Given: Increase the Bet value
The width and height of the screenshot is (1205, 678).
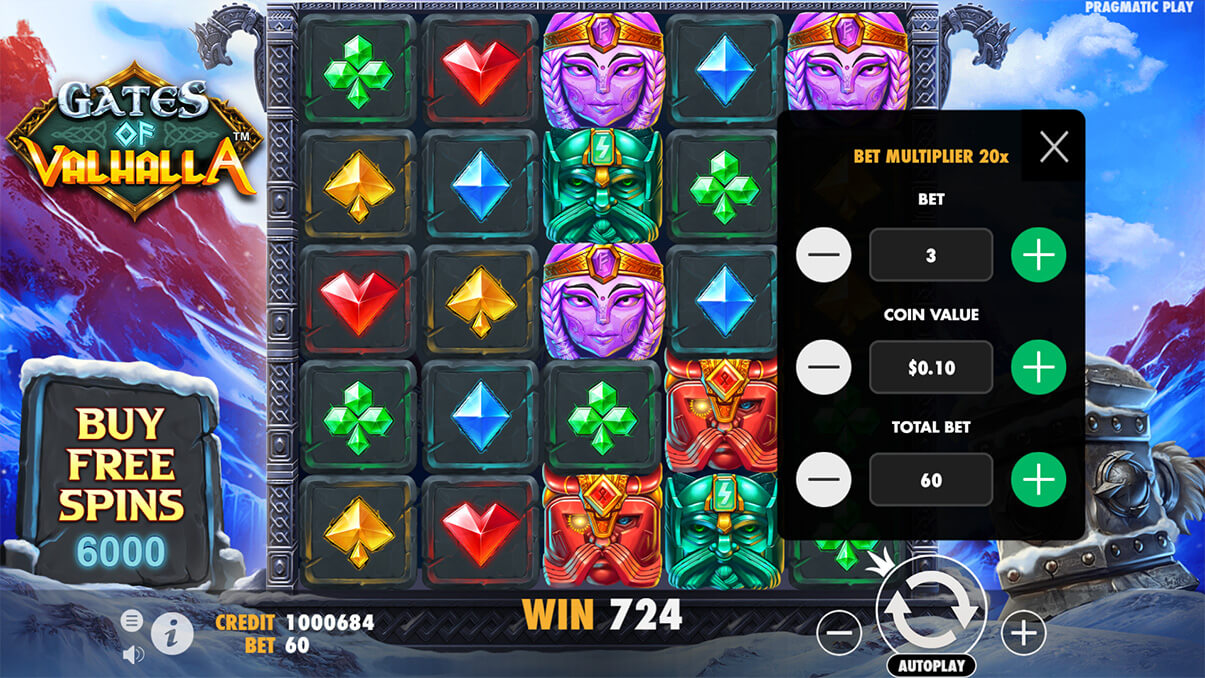Looking at the screenshot, I should pyautogui.click(x=1038, y=256).
